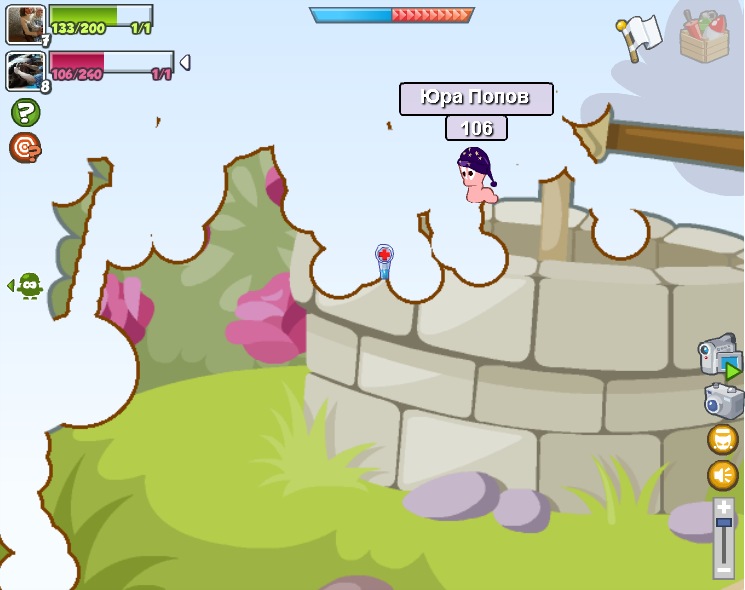
Task: Zoom out with the minus button
Action: pos(723,570)
